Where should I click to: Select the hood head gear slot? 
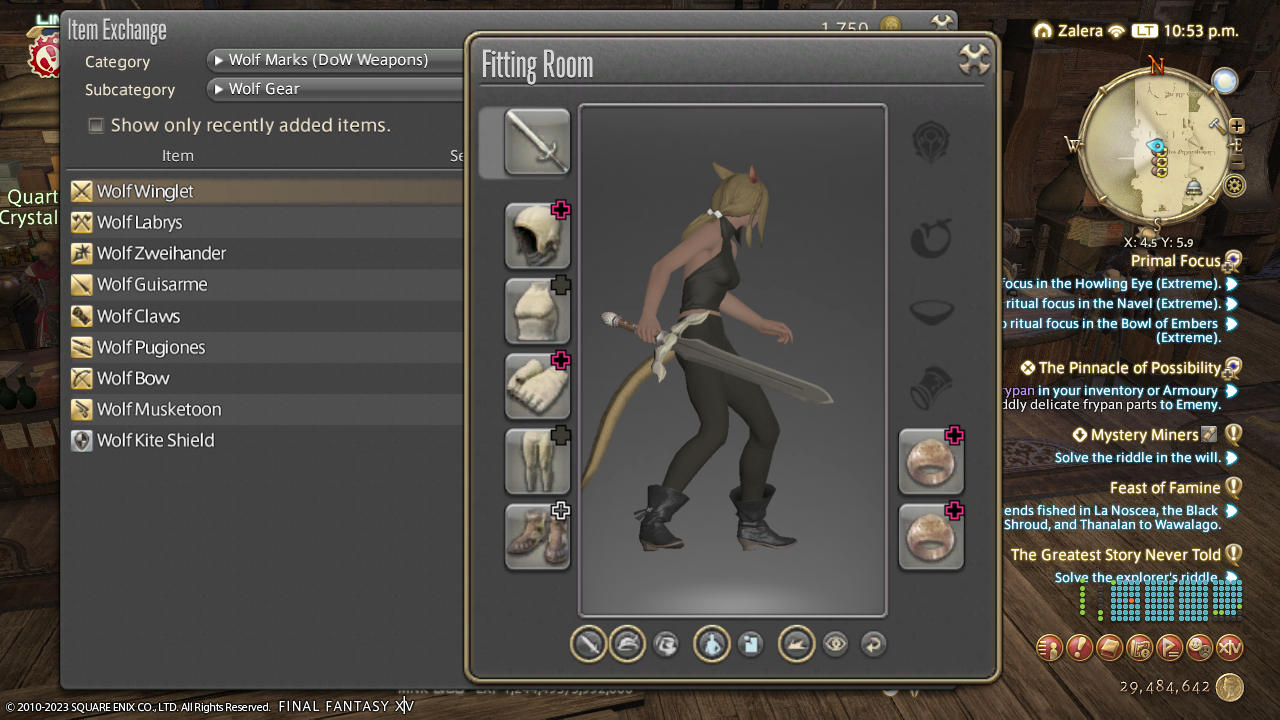pyautogui.click(x=537, y=236)
